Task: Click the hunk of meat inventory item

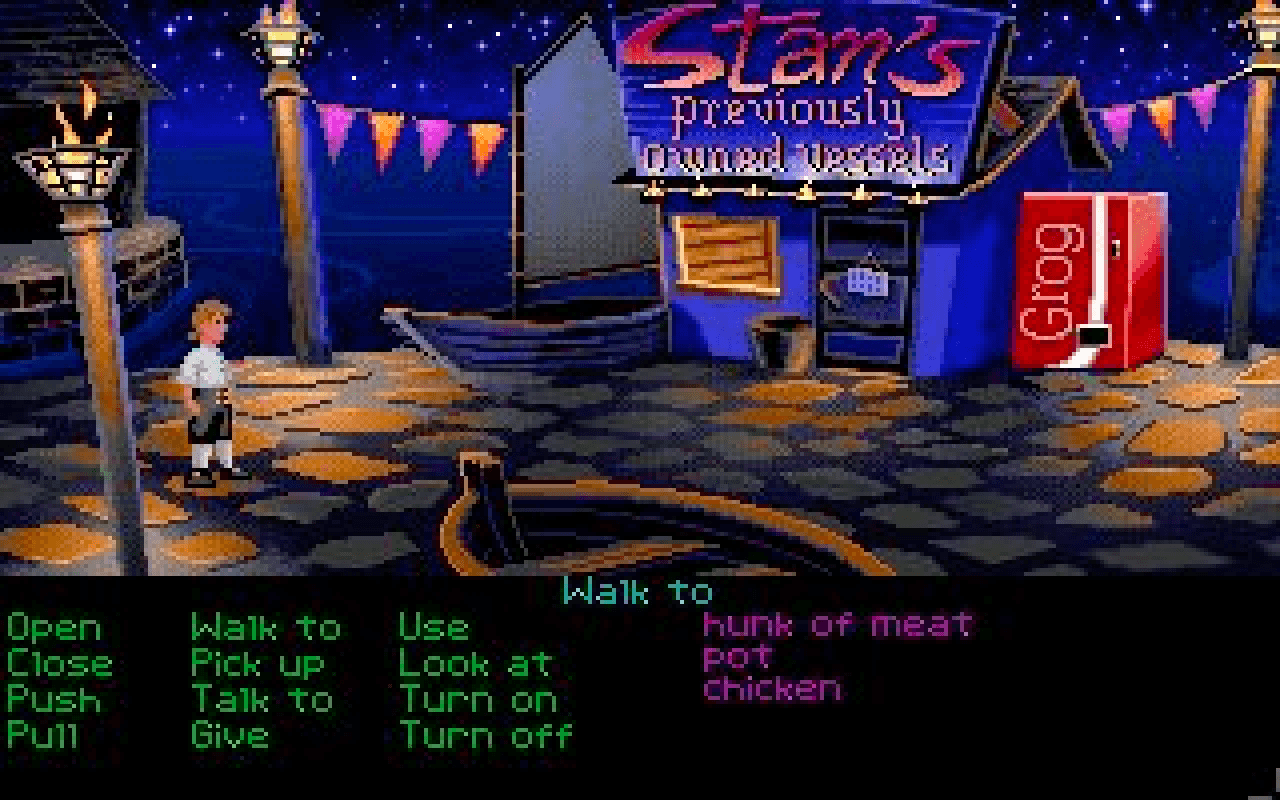Action: pyautogui.click(x=836, y=627)
